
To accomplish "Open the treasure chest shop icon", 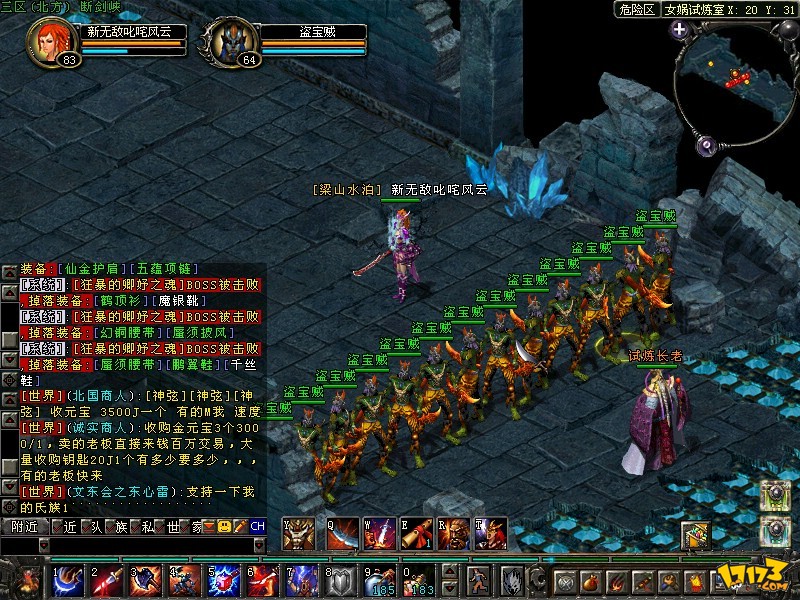I will [694, 535].
